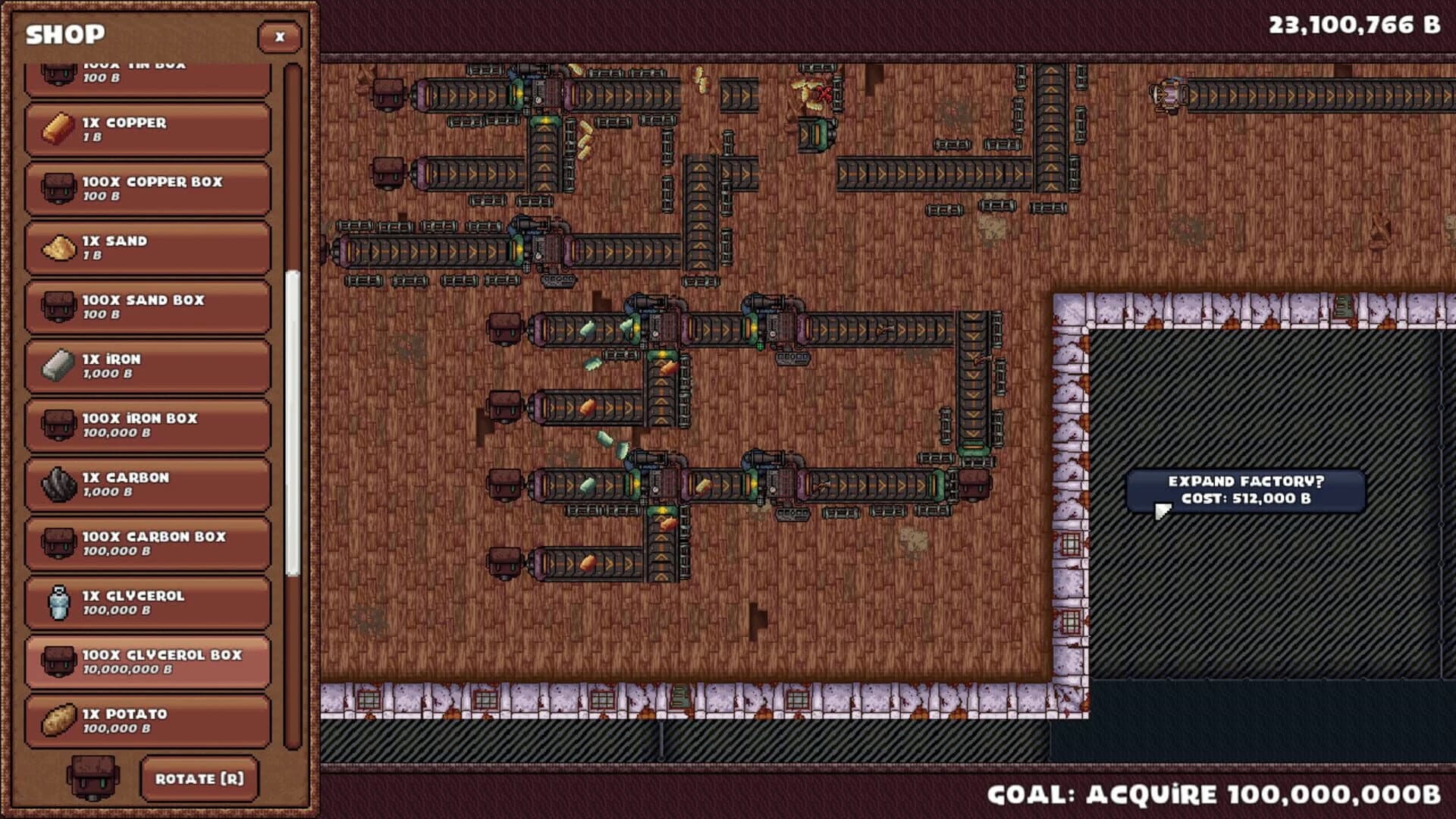Click the 100x Tin Box bag icon
1456x819 pixels.
coord(57,72)
